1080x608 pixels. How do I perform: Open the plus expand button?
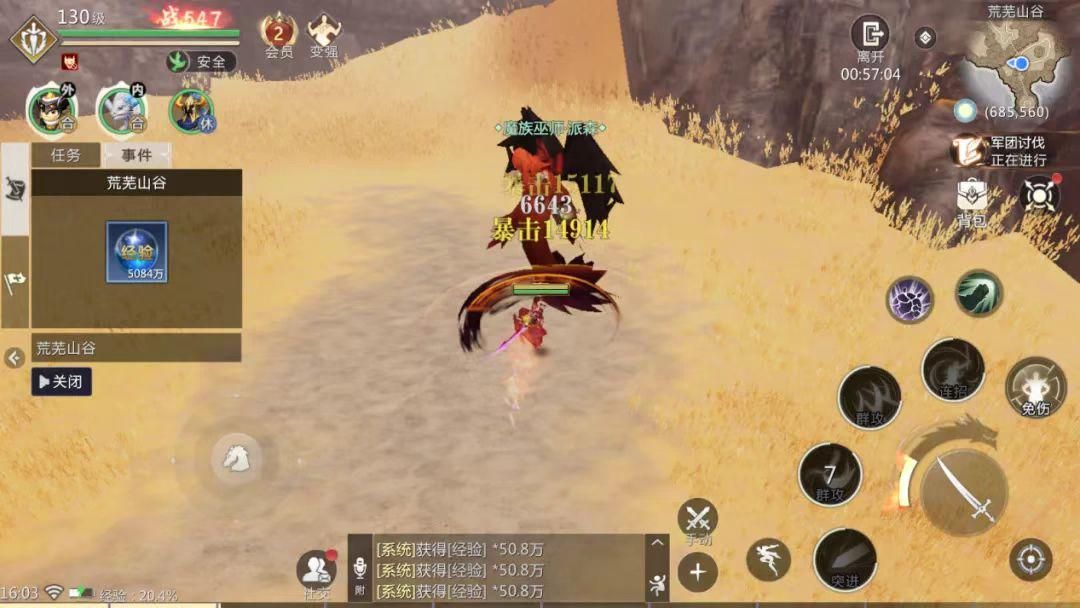697,572
